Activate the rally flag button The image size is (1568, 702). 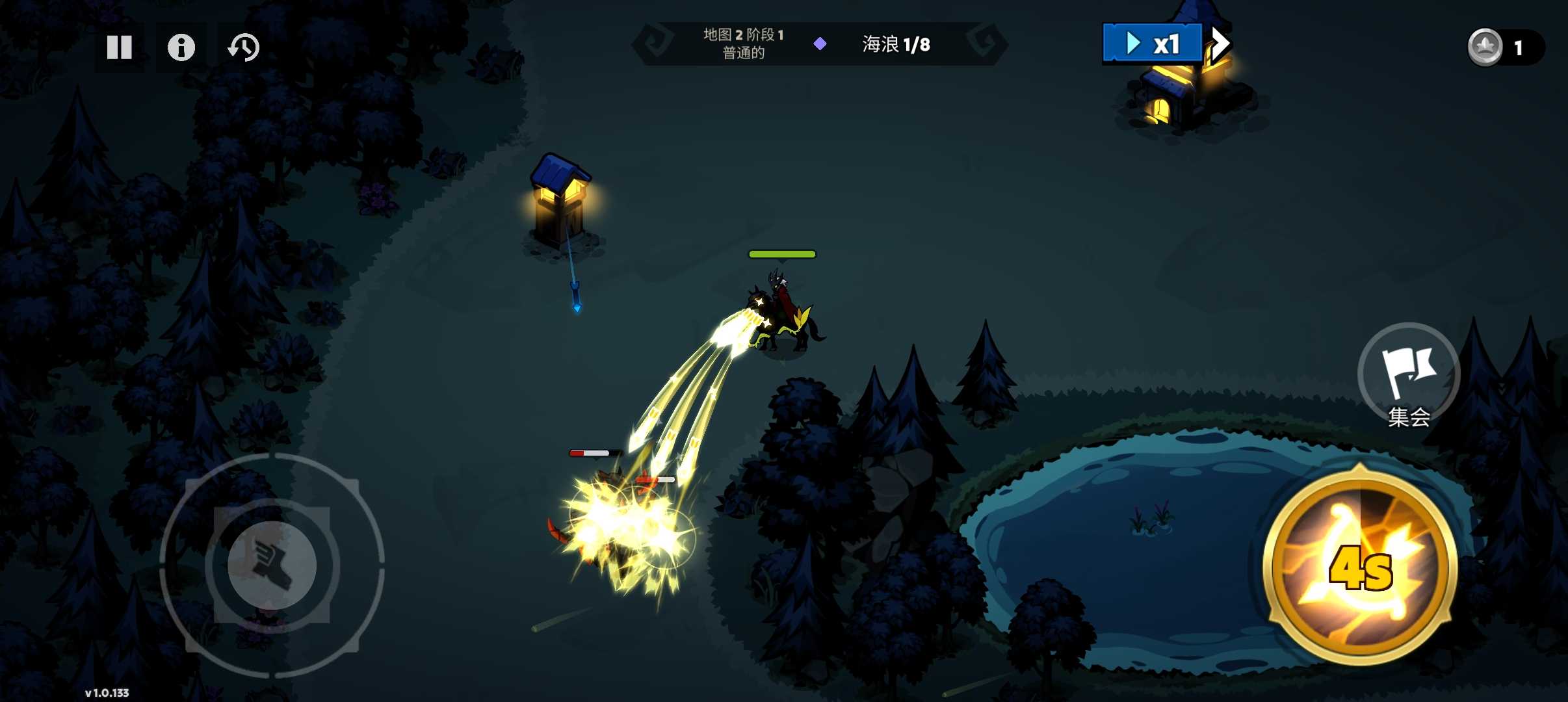pos(1409,375)
